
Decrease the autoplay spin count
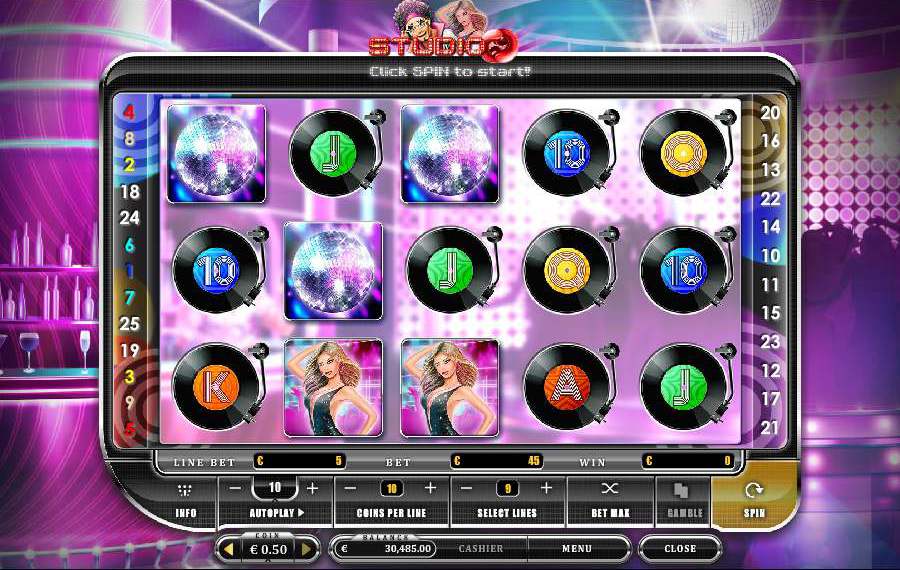235,488
